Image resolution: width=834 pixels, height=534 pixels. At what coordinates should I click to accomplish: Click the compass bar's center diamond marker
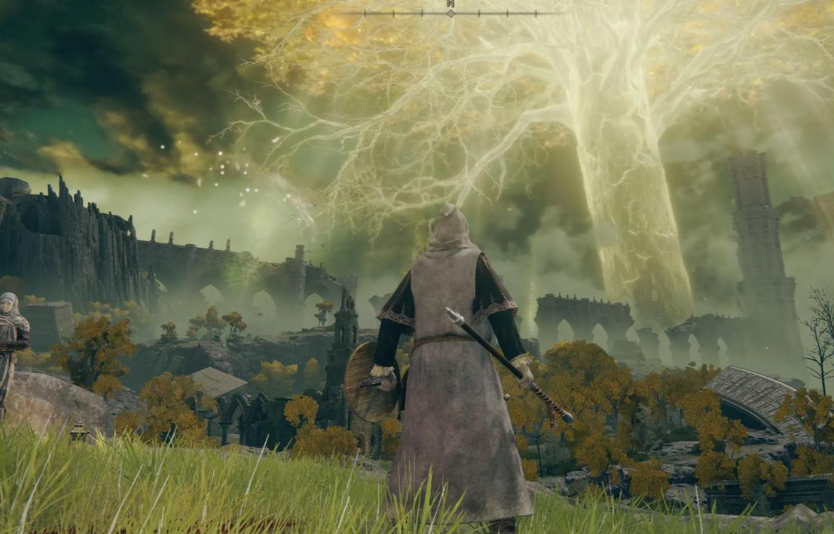450,13
